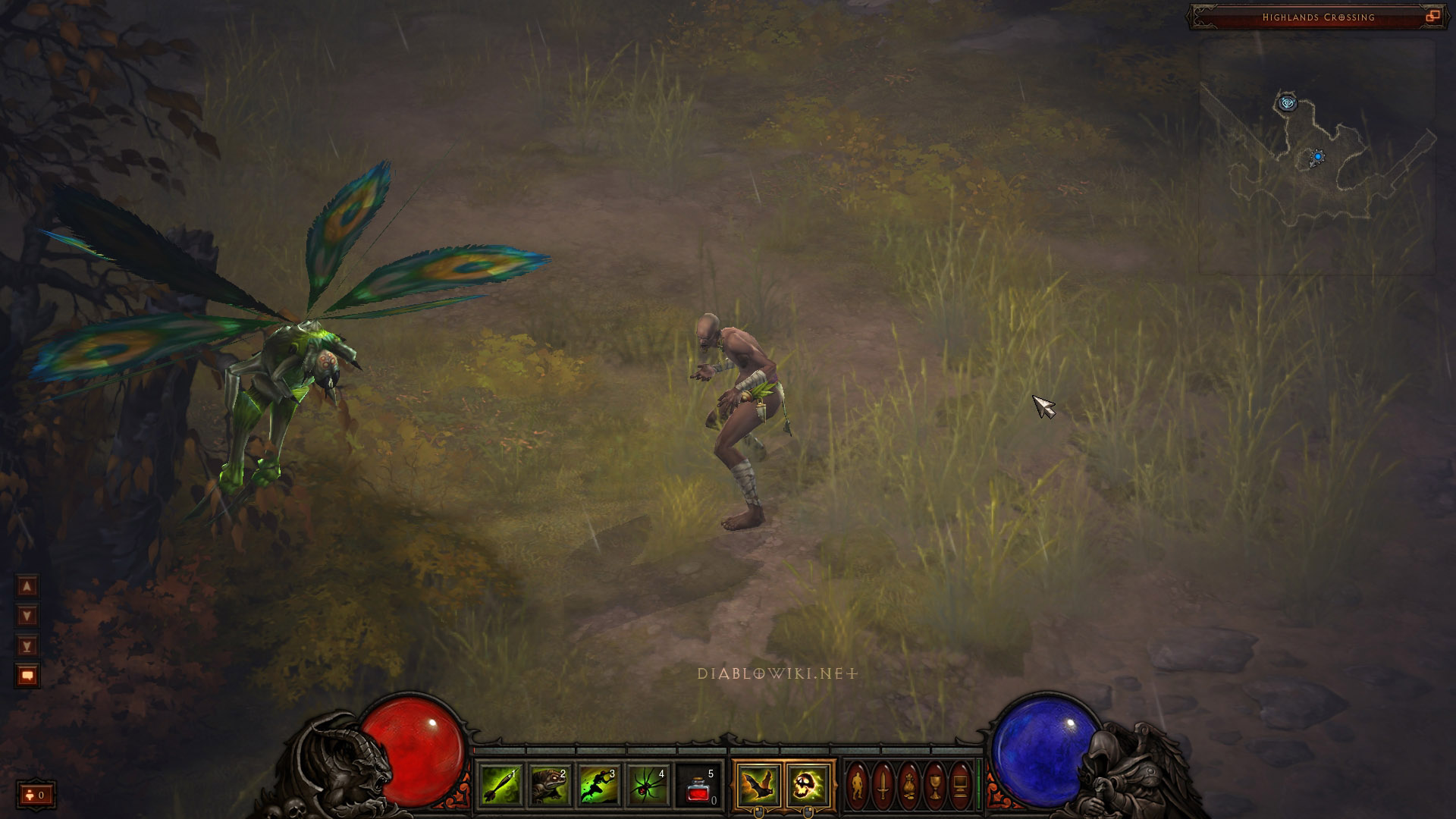Use the red health potion slot
The height and width of the screenshot is (819, 1456).
pyautogui.click(x=698, y=786)
